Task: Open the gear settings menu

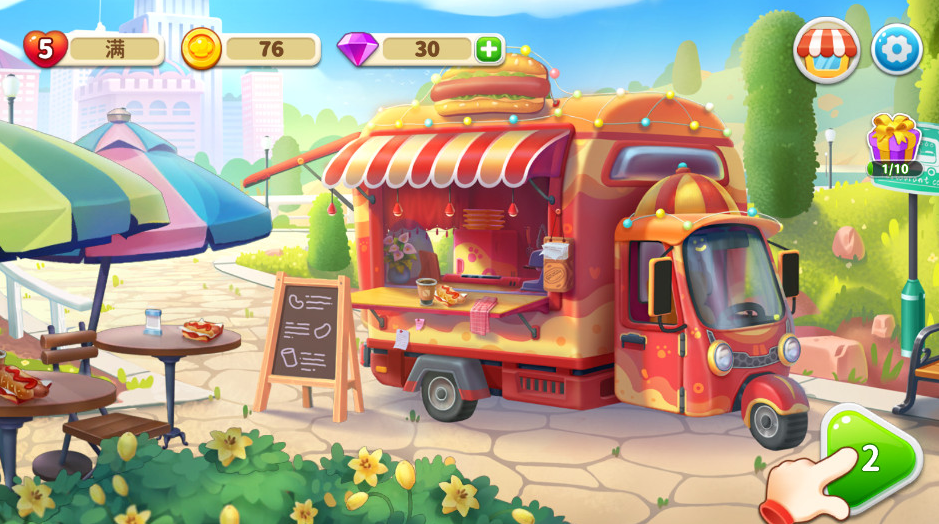Action: point(896,49)
